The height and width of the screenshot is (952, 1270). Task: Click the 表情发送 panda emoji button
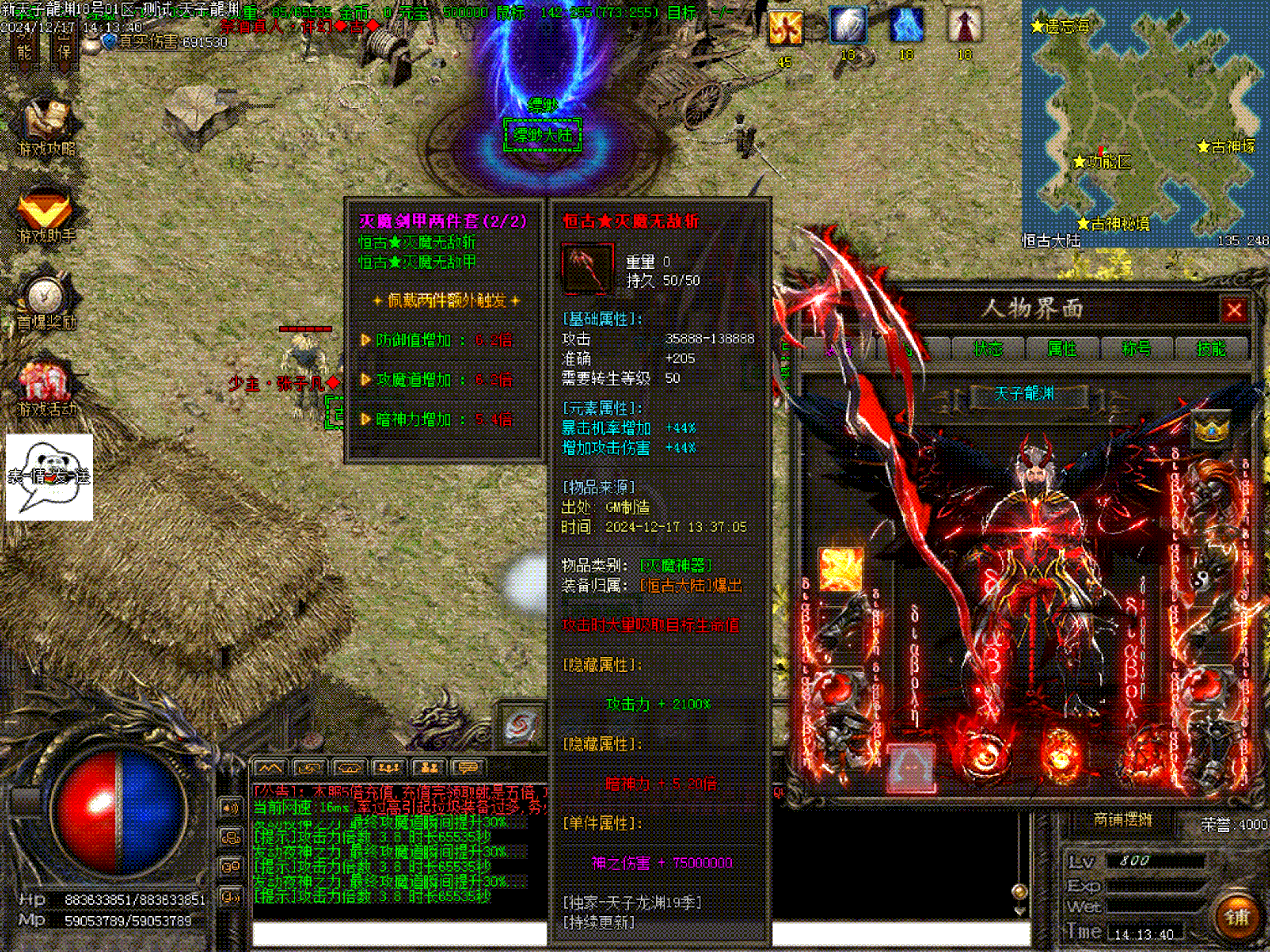(49, 477)
